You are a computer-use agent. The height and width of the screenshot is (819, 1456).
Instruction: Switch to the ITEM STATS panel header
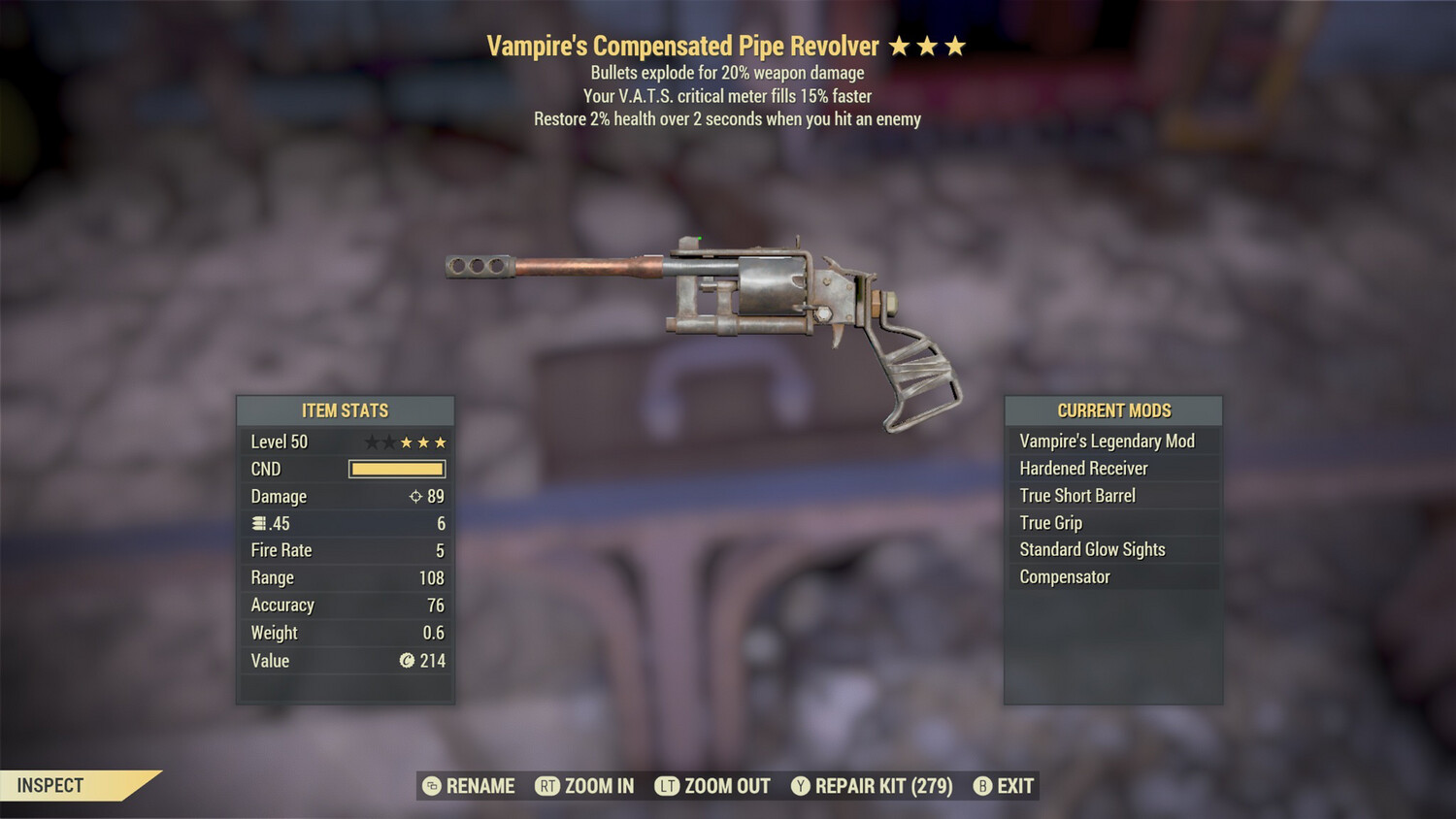click(x=345, y=410)
